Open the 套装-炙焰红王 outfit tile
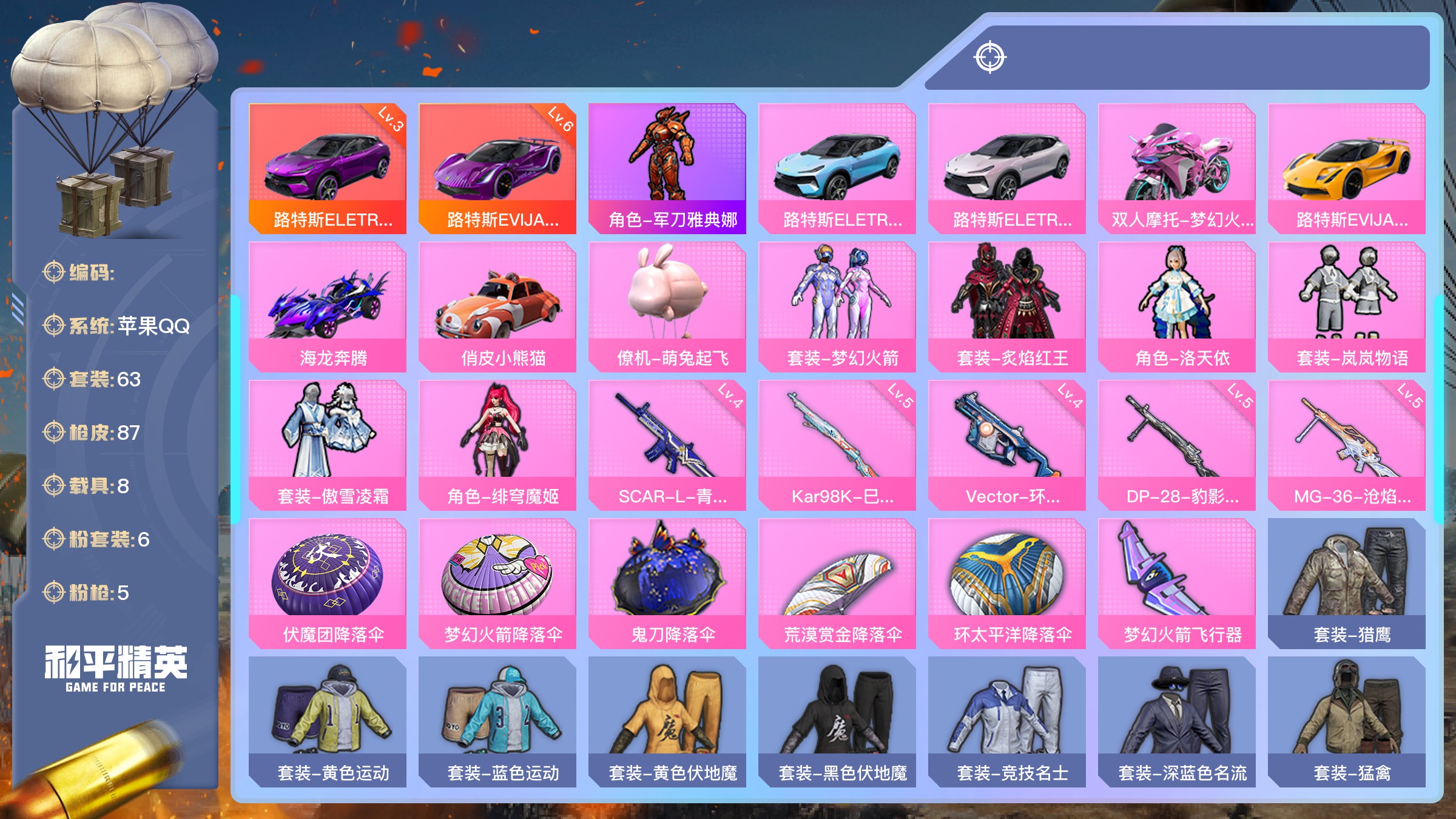This screenshot has width=1456, height=819. 1006,306
